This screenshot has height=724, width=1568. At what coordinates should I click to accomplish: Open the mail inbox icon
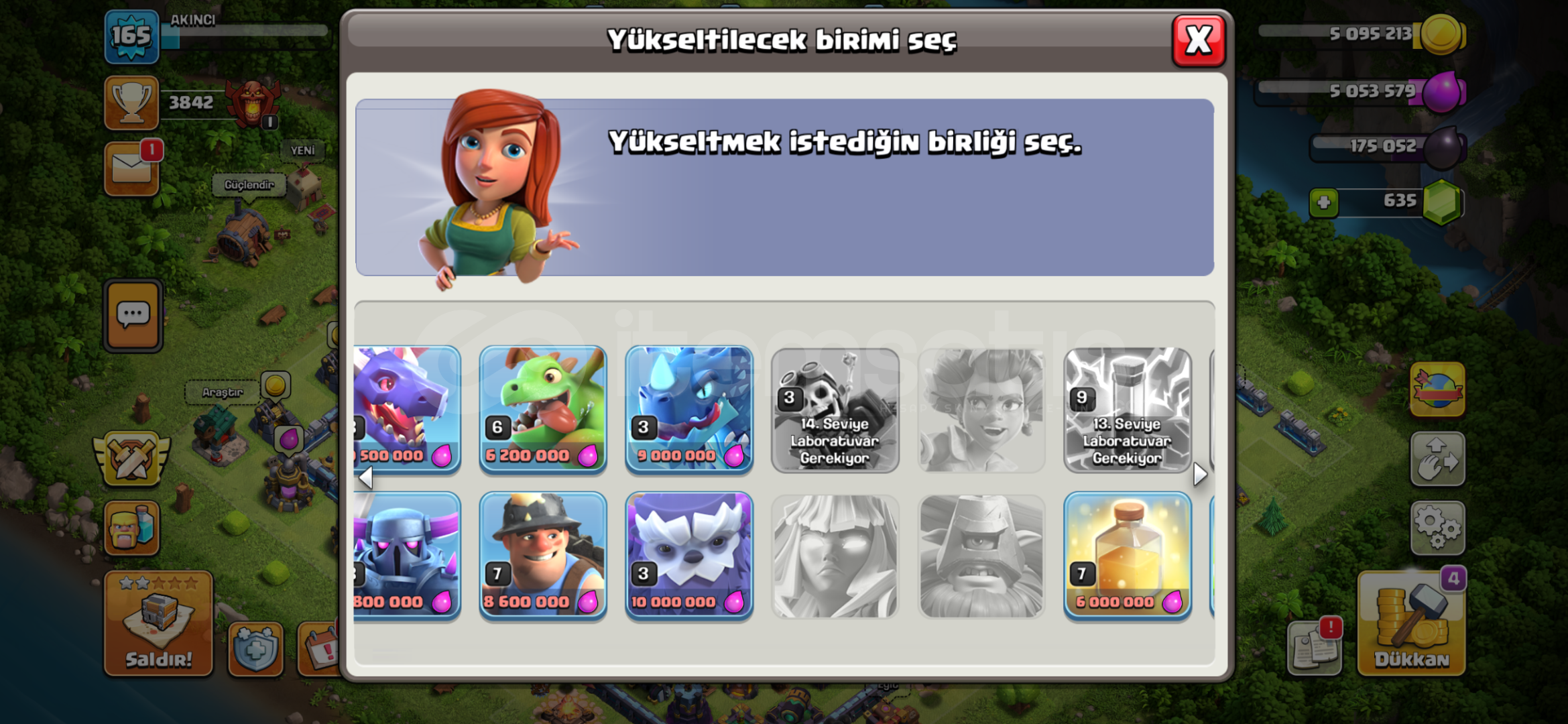pyautogui.click(x=132, y=169)
